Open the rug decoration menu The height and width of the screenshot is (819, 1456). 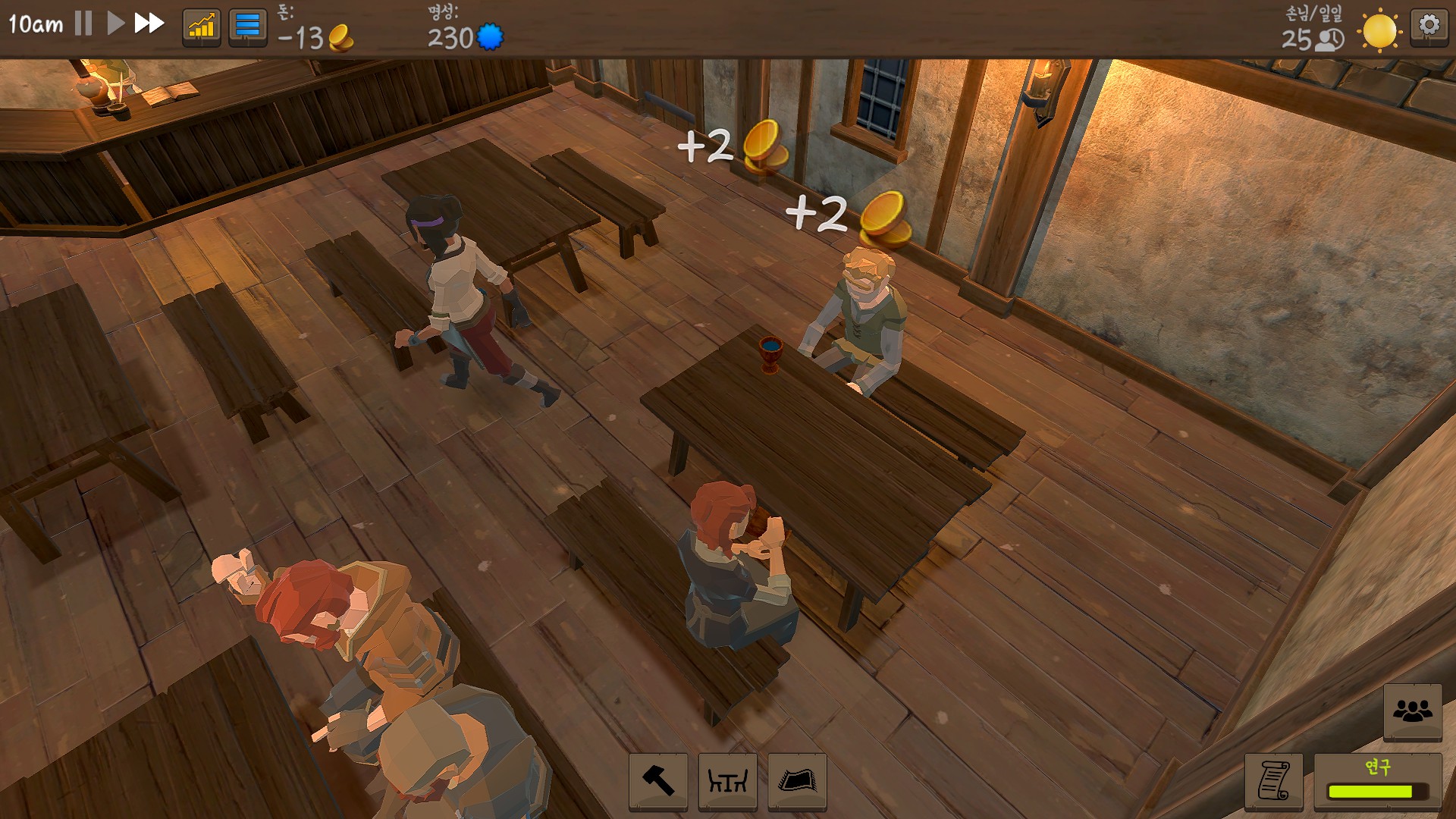(x=797, y=781)
